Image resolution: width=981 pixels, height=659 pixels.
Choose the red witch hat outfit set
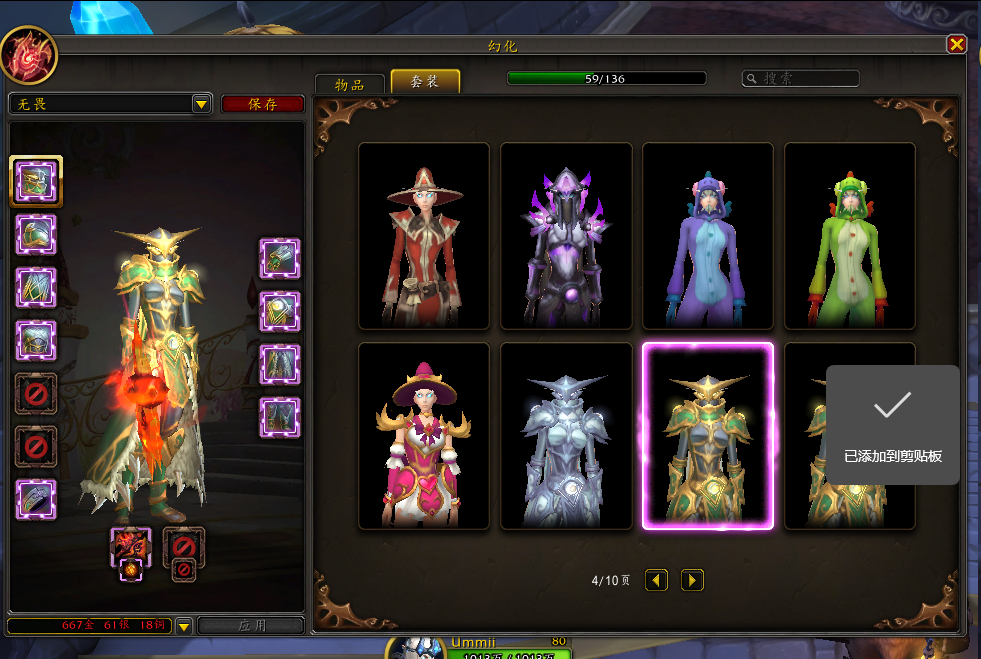424,236
